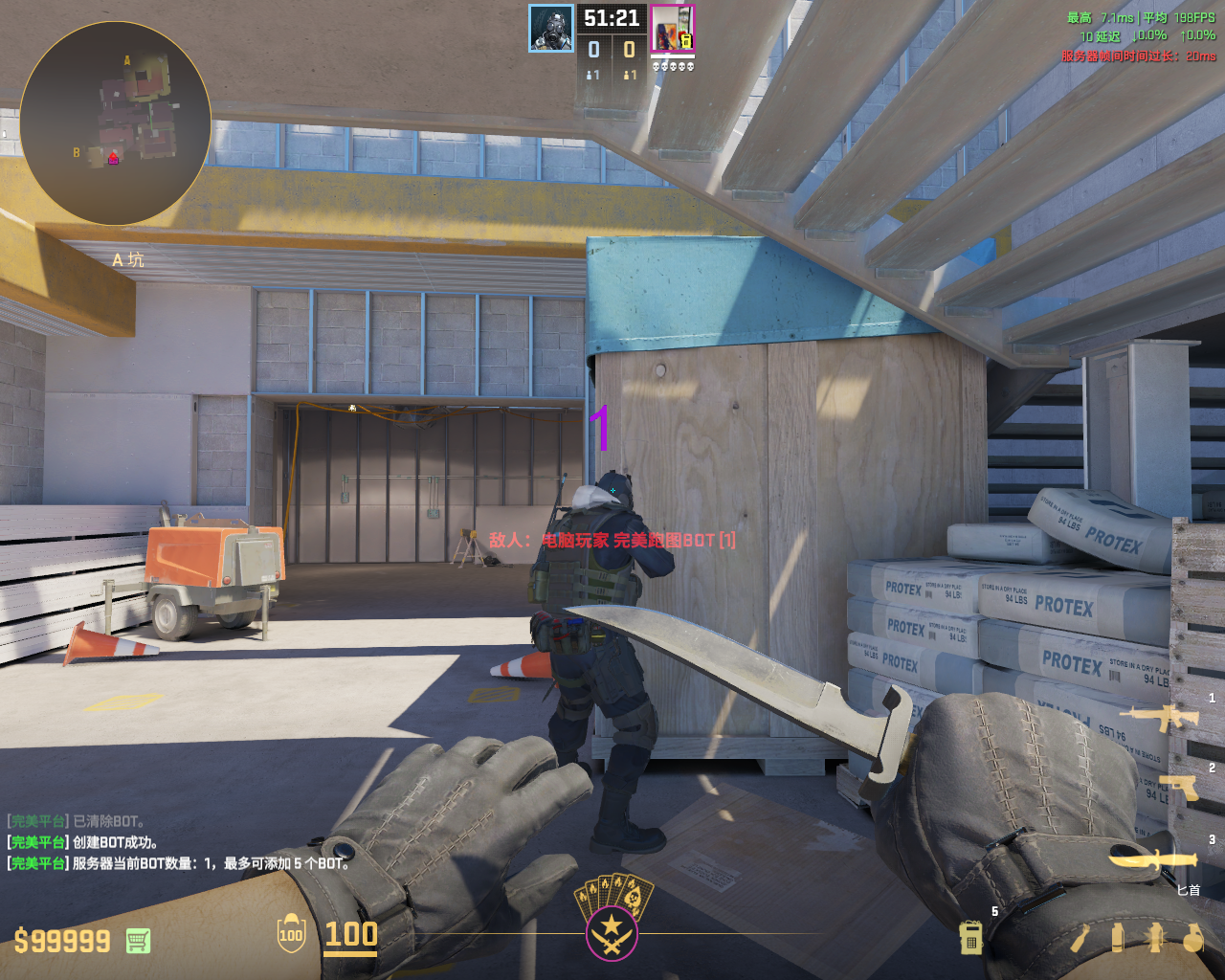Select the rifle in weapon slot 1
The image size is (1225, 980).
[1159, 717]
